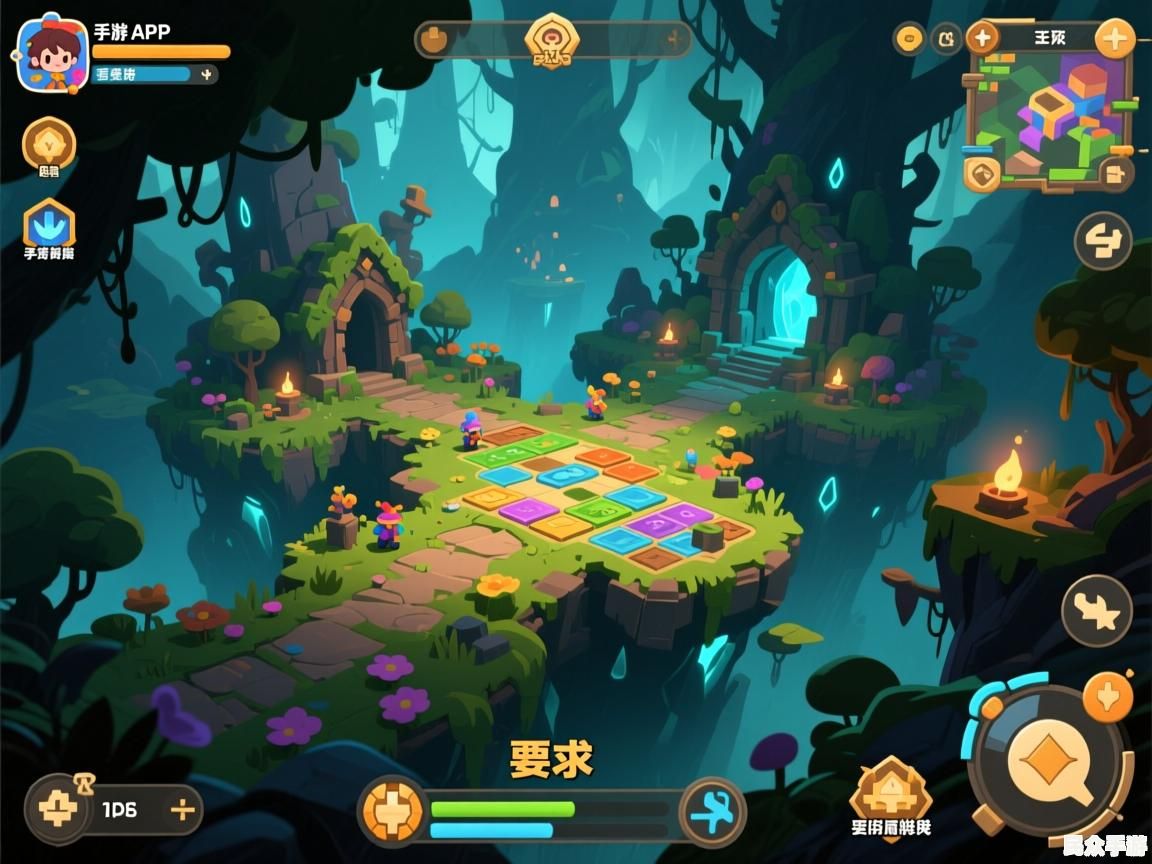The image size is (1152, 864).
Task: Select the golden emblem in the top center bar
Action: pos(552,40)
